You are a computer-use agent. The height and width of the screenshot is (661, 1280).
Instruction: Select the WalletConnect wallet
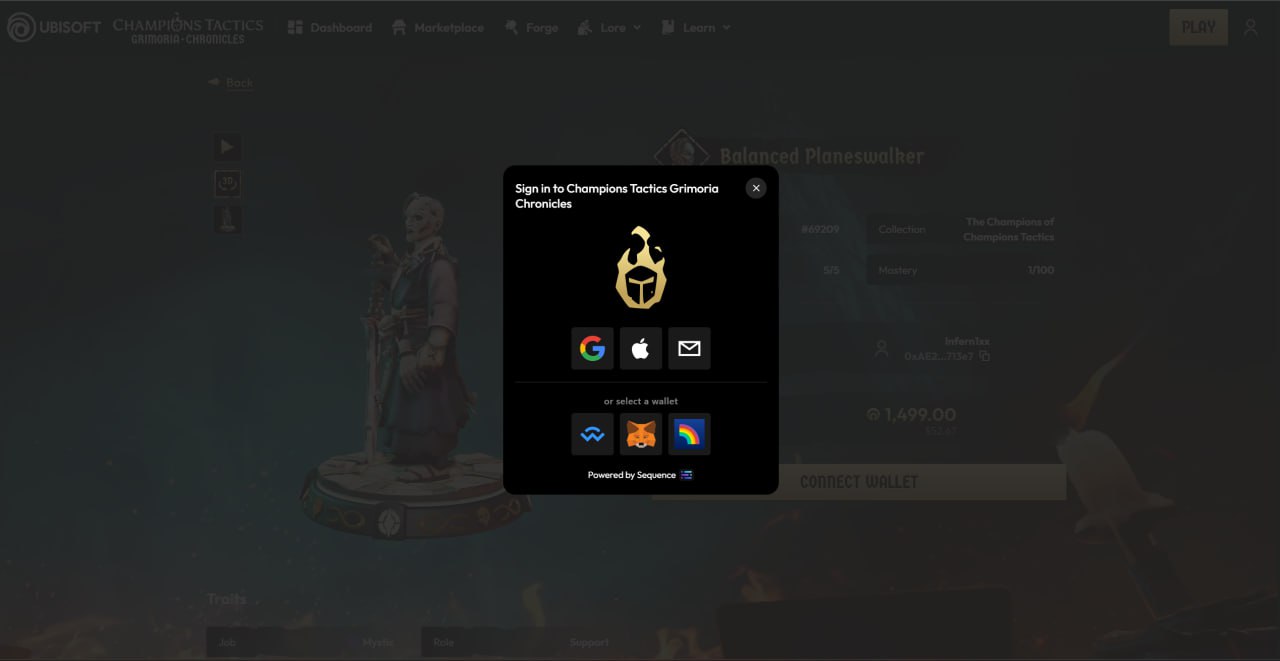click(x=592, y=435)
